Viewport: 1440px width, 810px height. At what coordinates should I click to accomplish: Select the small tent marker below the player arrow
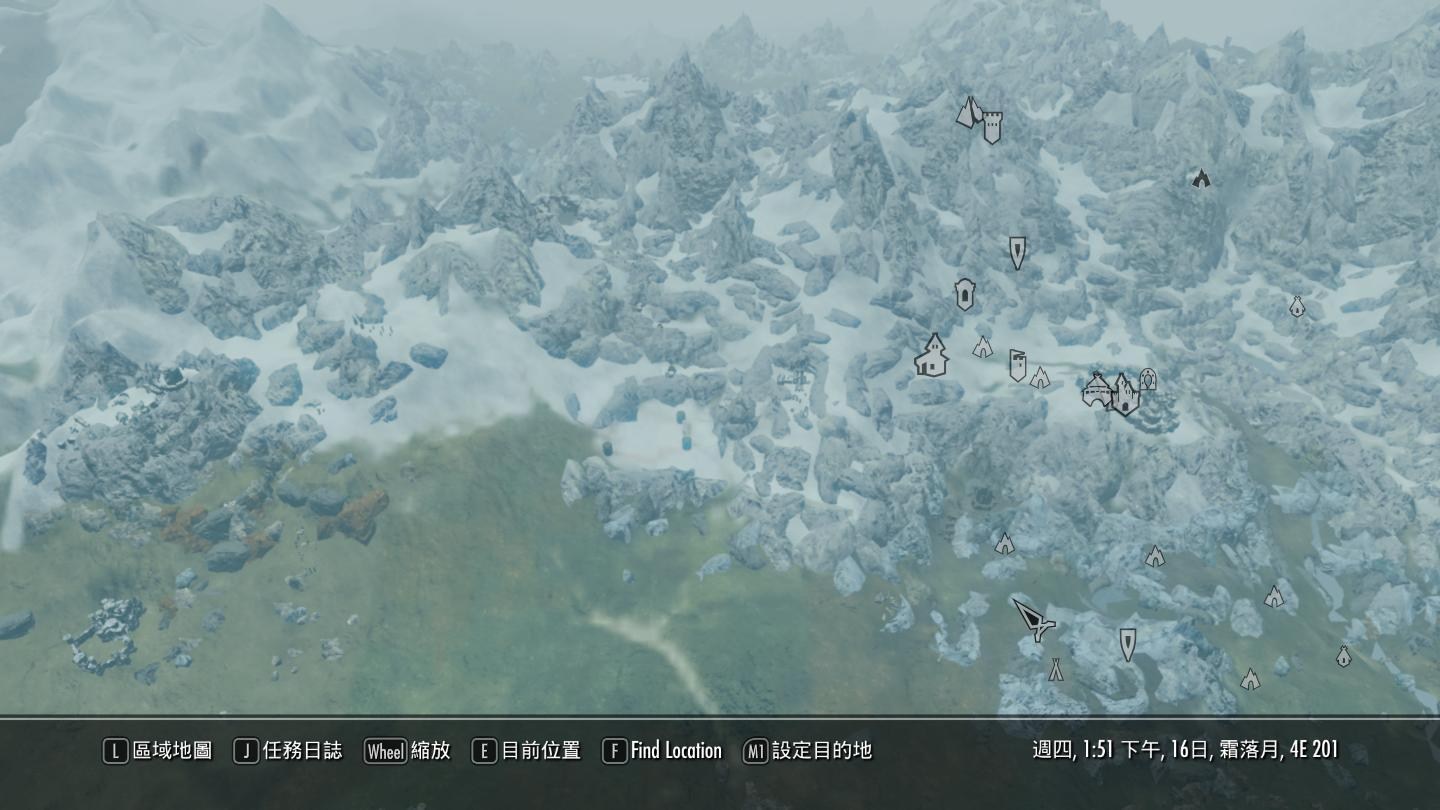[1054, 667]
